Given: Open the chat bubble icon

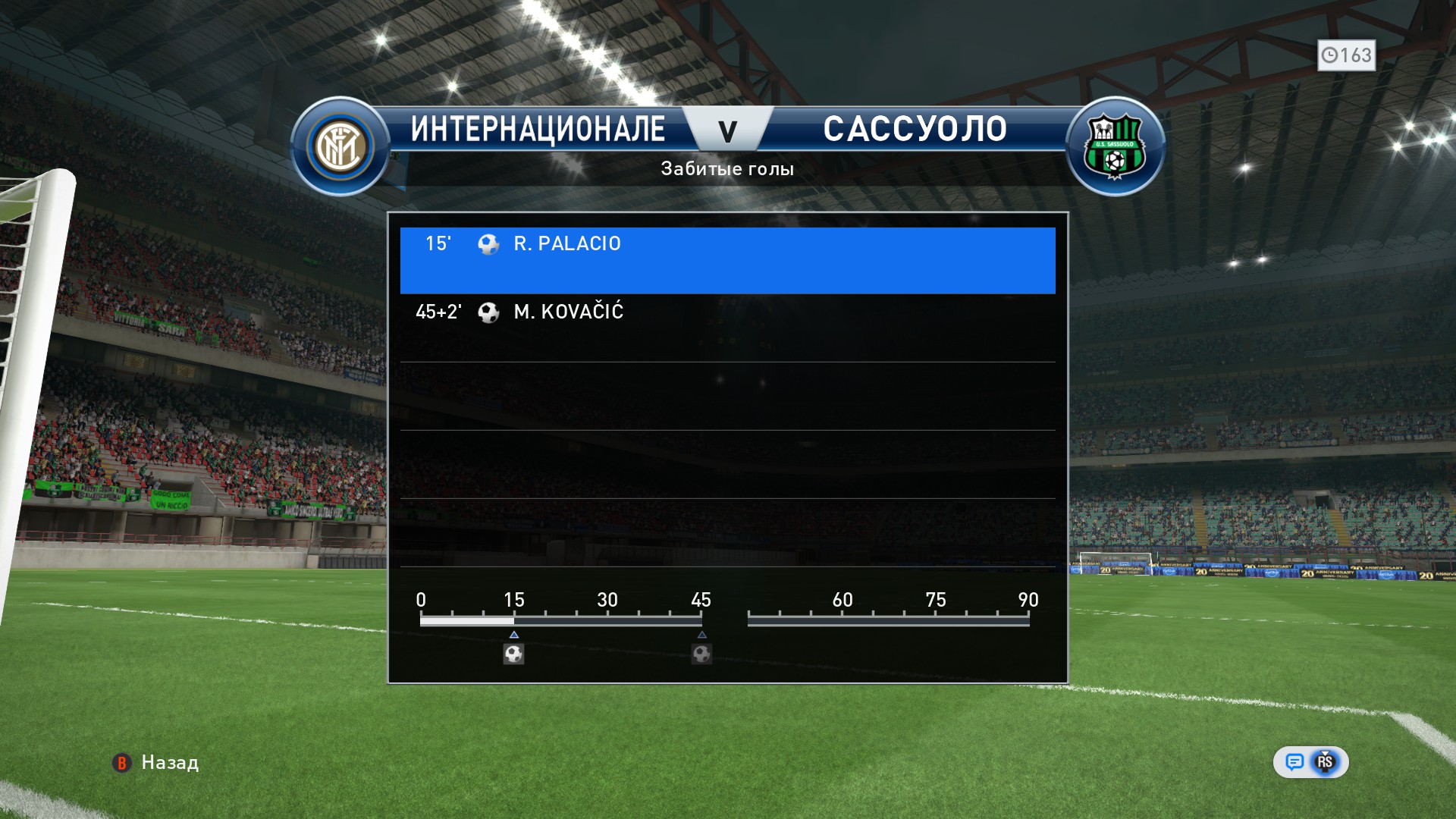Looking at the screenshot, I should point(1294,762).
